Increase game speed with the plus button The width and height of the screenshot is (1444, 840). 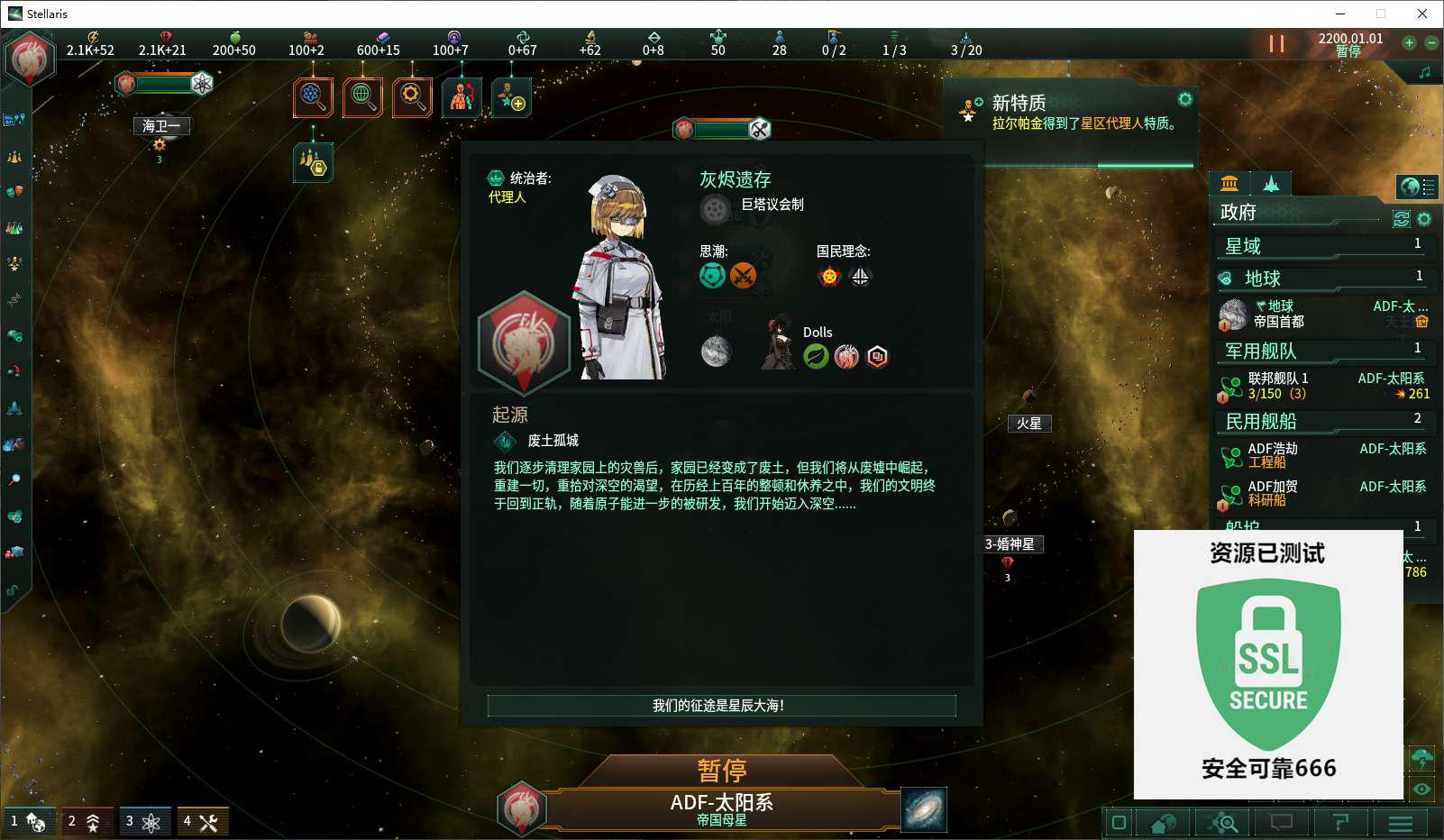(x=1410, y=42)
